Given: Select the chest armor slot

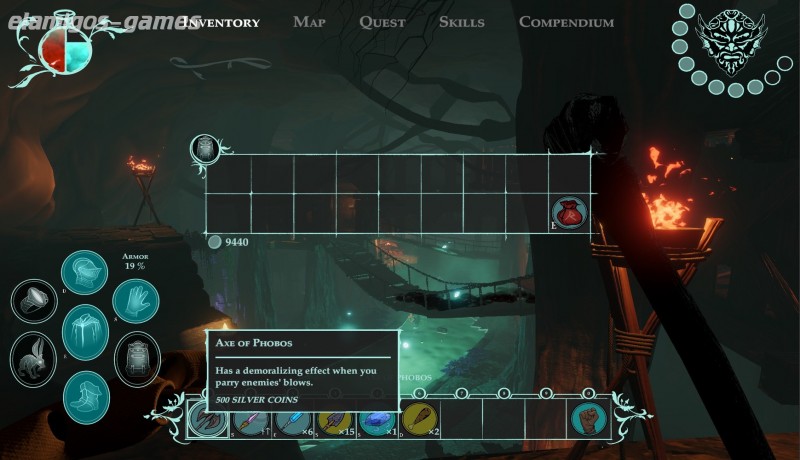Looking at the screenshot, I should [x=85, y=332].
